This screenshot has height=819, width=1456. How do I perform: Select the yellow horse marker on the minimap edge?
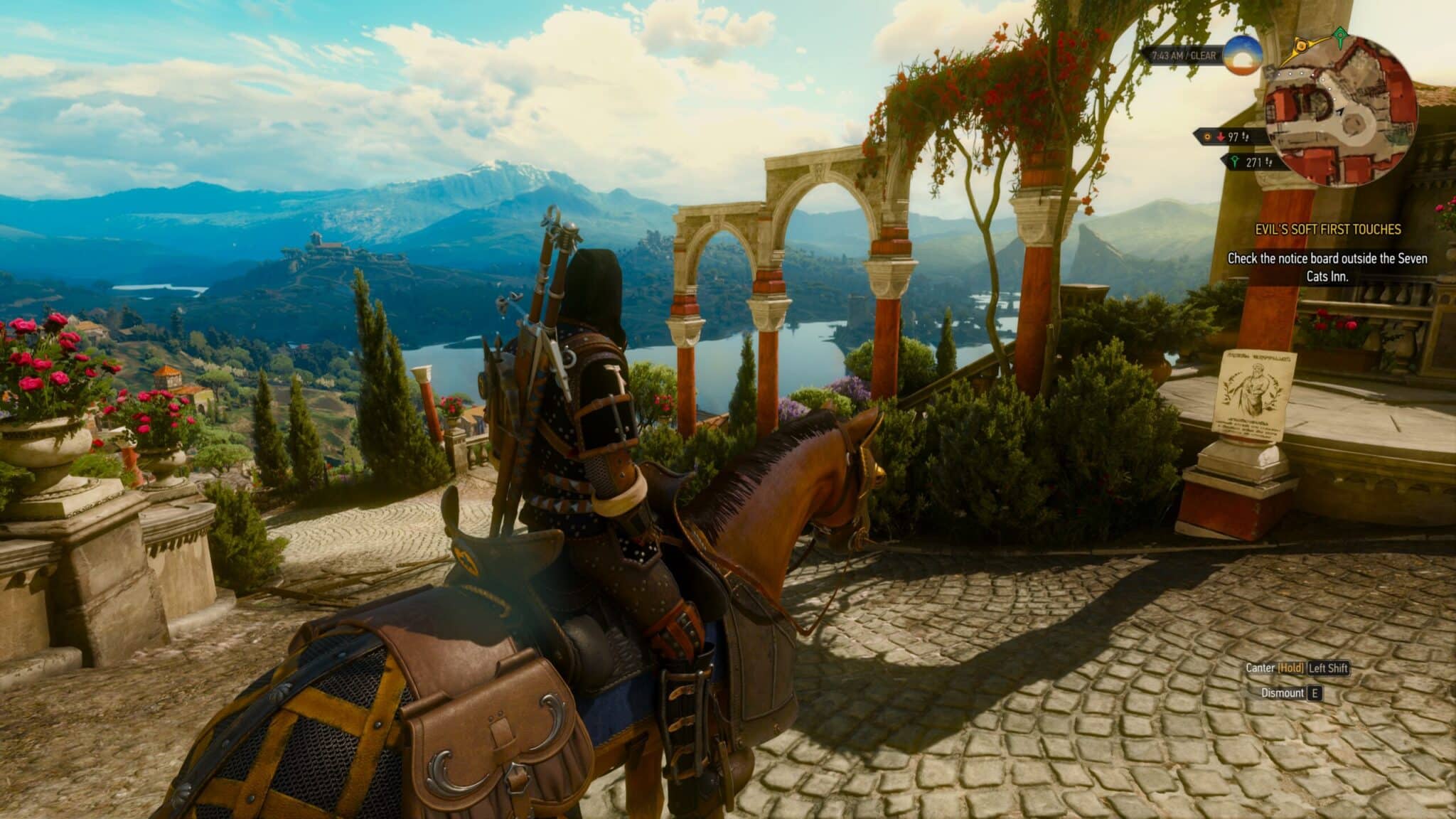(x=1302, y=45)
